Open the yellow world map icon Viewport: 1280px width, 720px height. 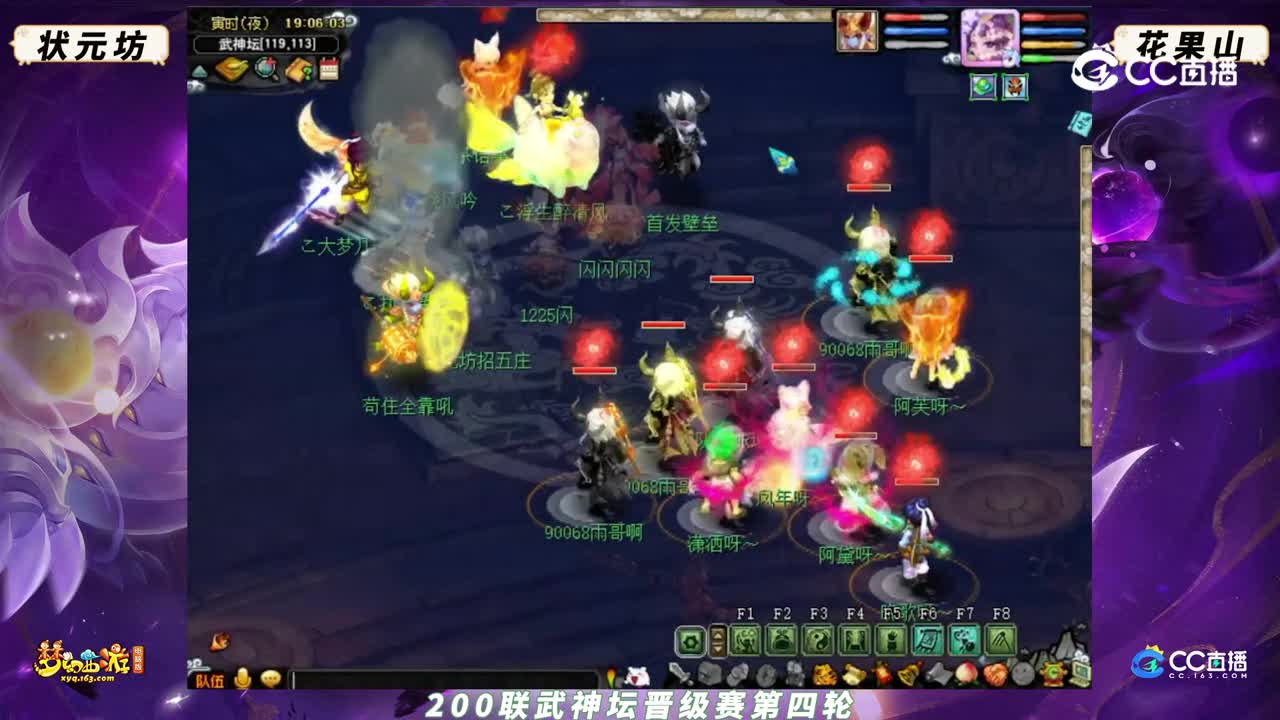pyautogui.click(x=232, y=70)
